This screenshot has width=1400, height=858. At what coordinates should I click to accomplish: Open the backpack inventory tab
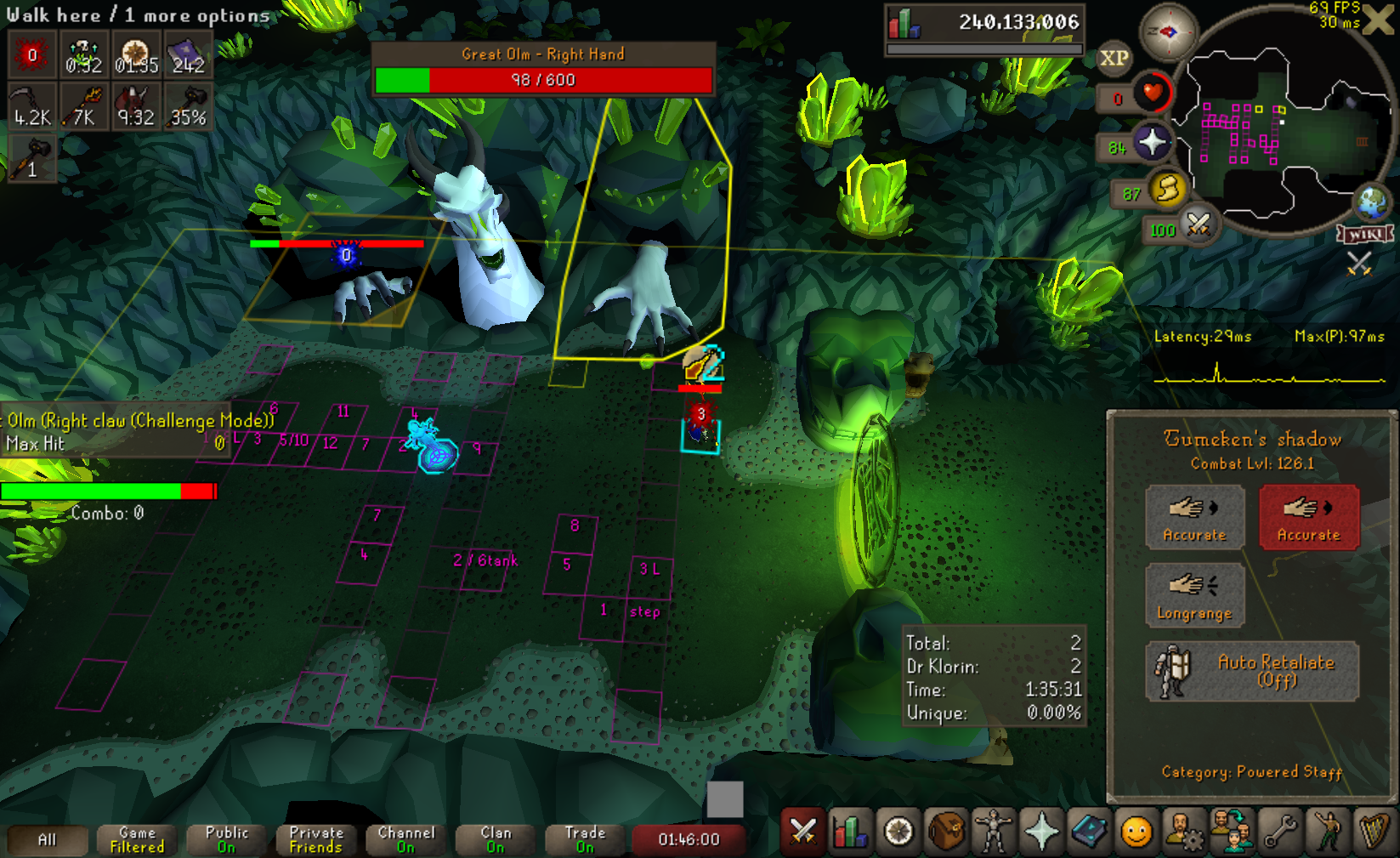click(946, 831)
